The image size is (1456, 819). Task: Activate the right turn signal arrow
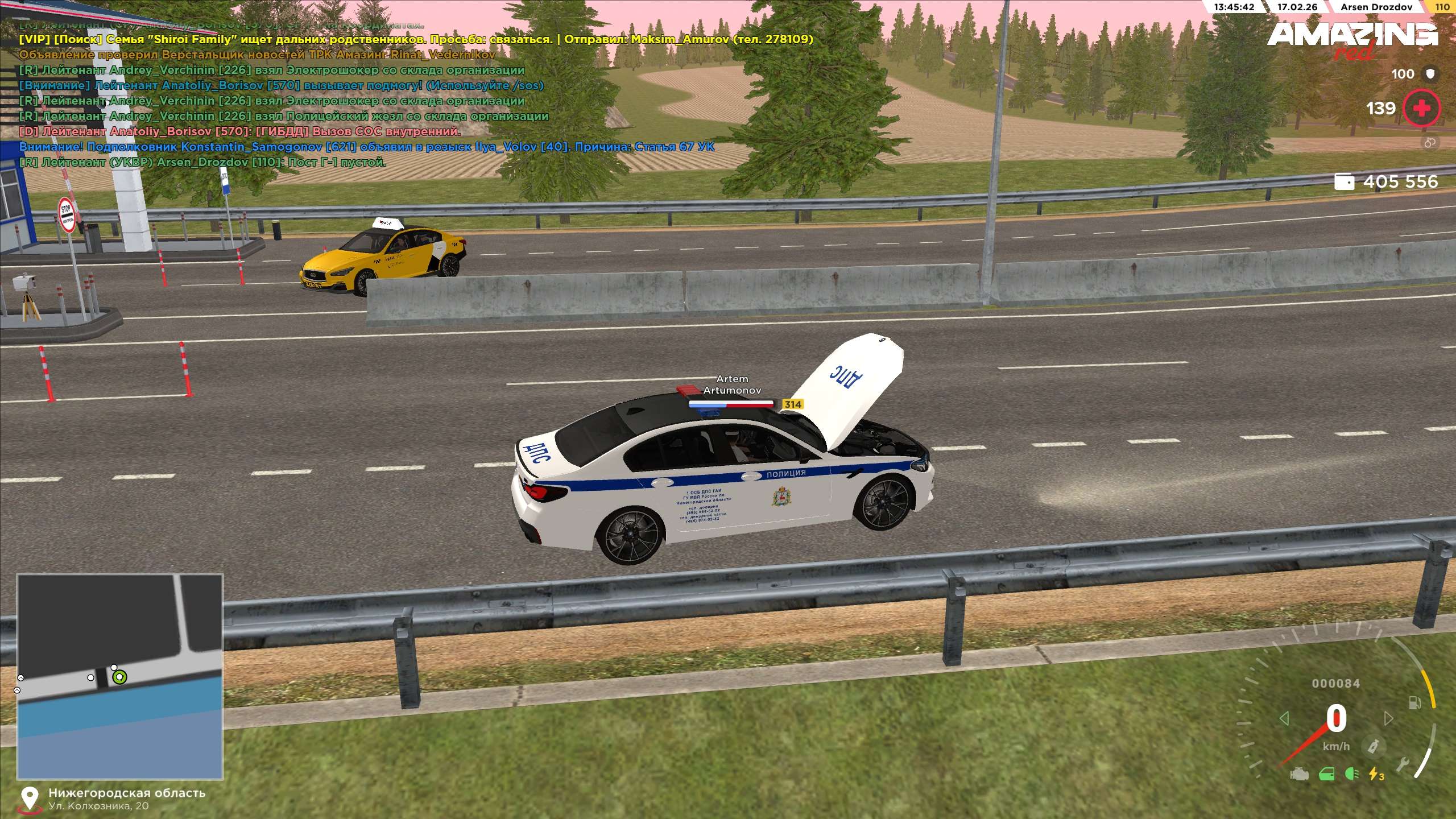[x=1389, y=718]
